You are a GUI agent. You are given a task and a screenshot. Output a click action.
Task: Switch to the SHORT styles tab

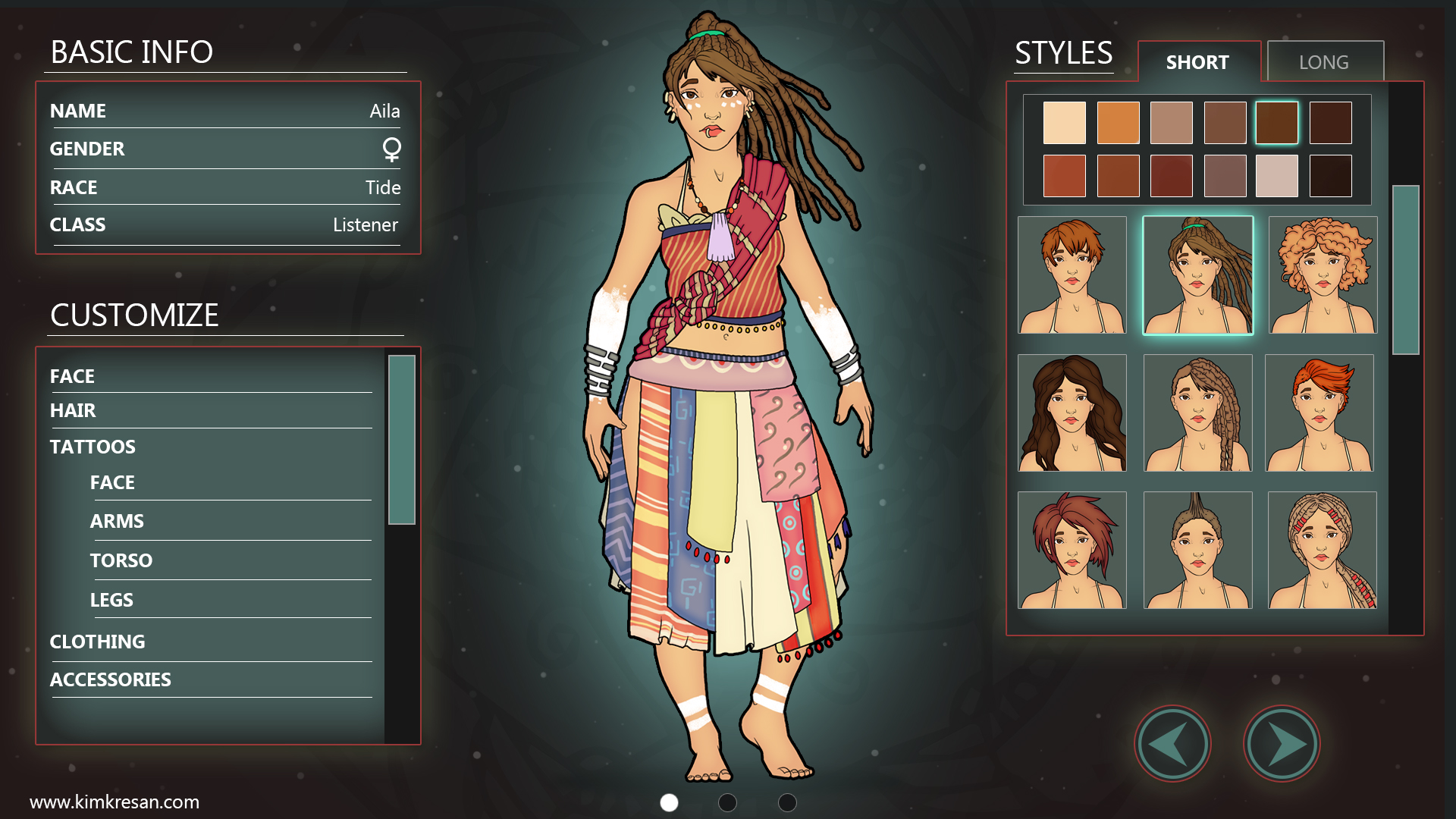coord(1197,62)
